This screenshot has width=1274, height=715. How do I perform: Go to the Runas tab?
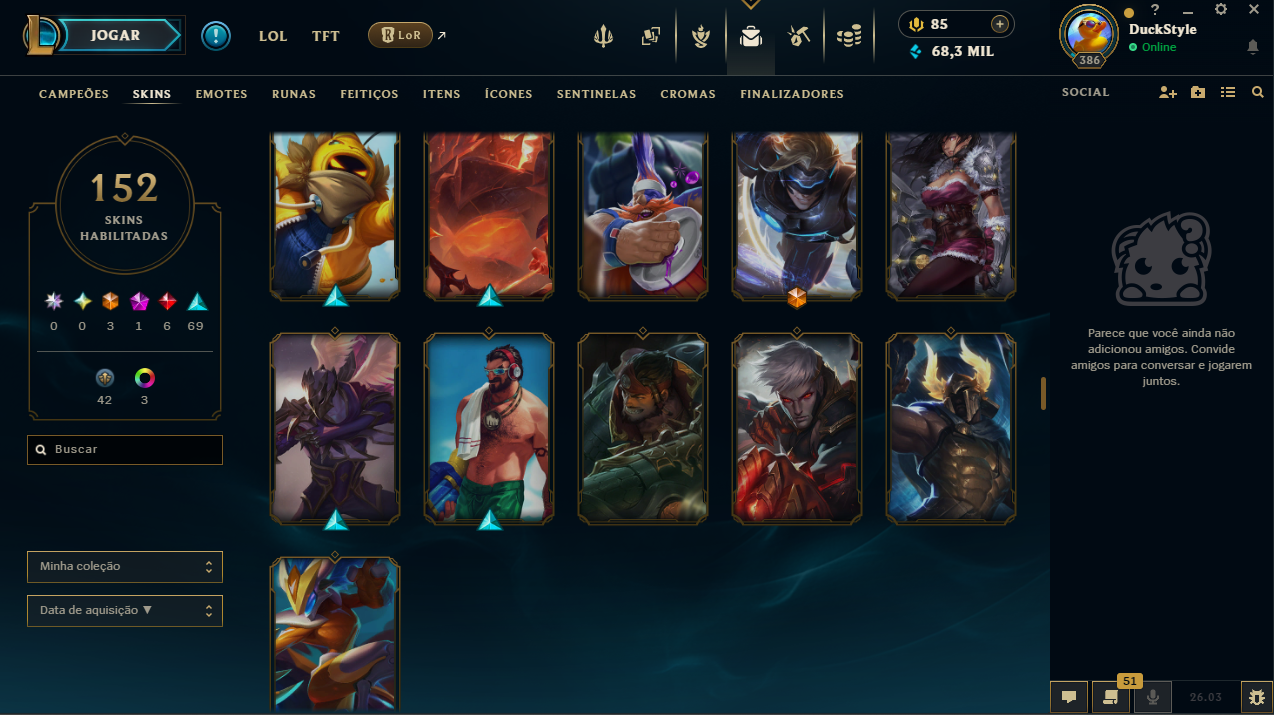293,94
